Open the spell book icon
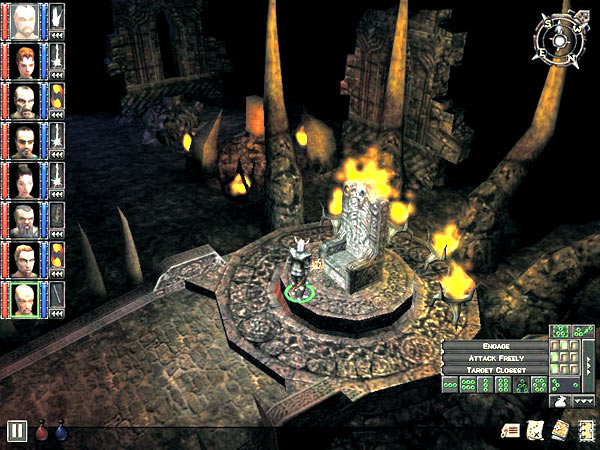Screen dimensions: 600x450 [558, 430]
